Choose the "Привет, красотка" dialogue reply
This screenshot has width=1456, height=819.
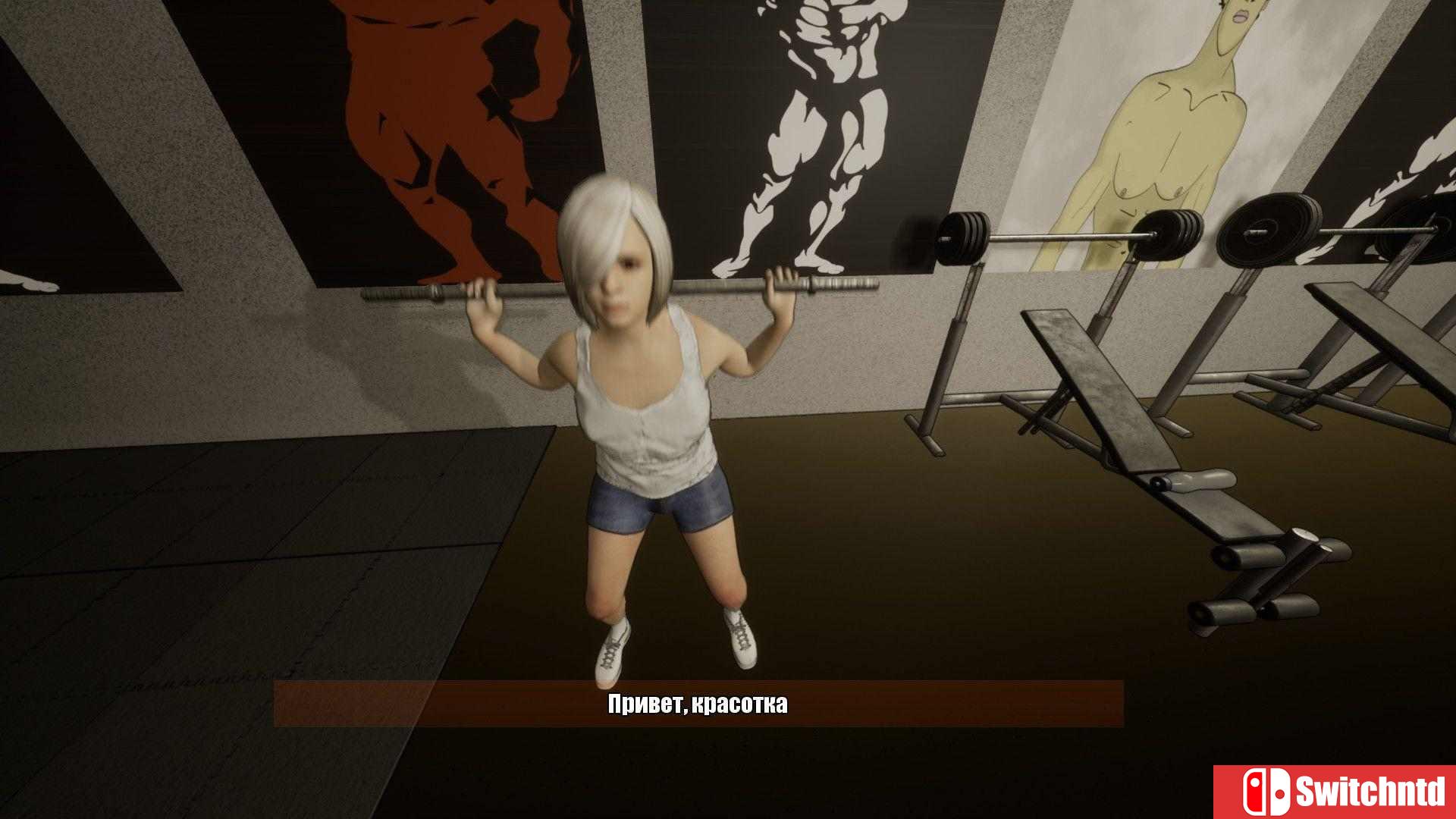(698, 704)
